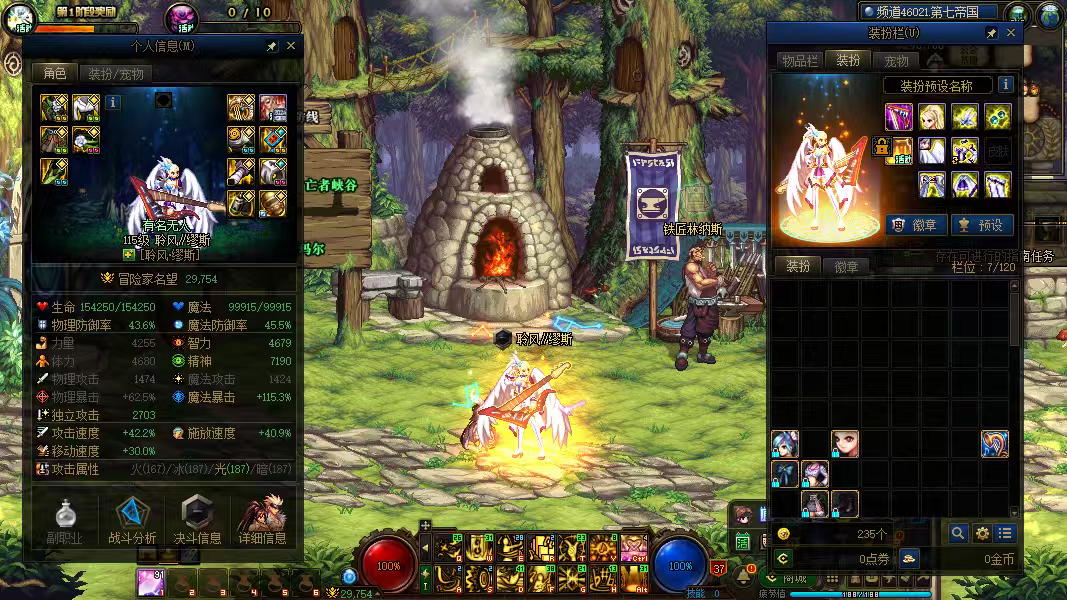
Task: Select the golden harp item in avatar inventory
Action: (994, 444)
